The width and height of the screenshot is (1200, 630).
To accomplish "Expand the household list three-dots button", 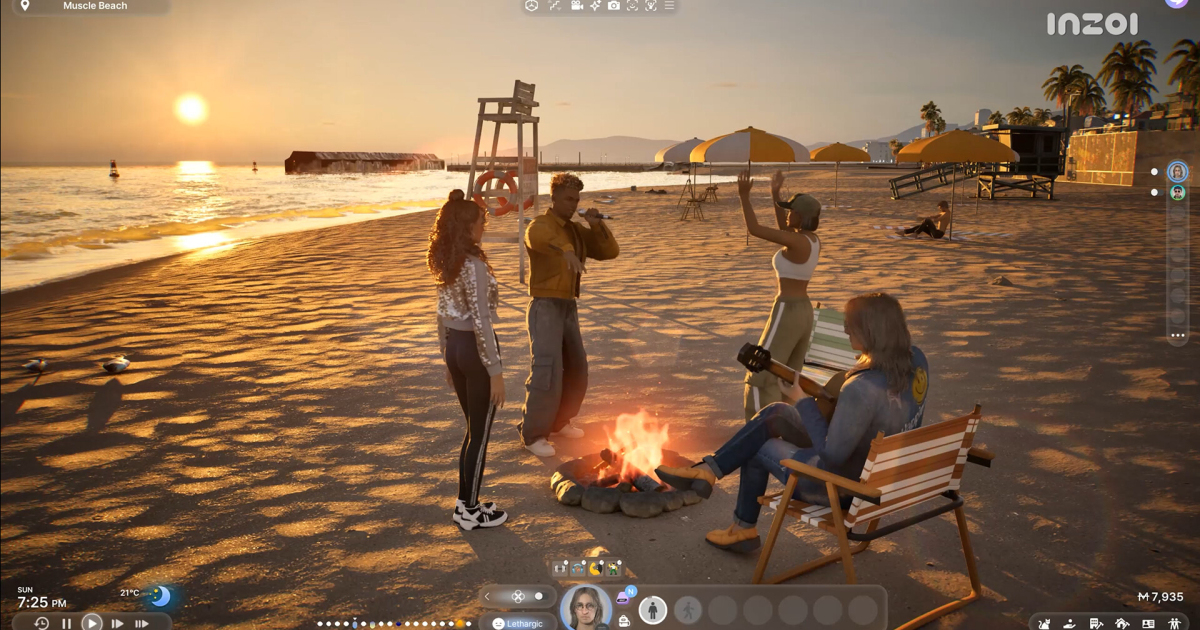I will (1178, 335).
